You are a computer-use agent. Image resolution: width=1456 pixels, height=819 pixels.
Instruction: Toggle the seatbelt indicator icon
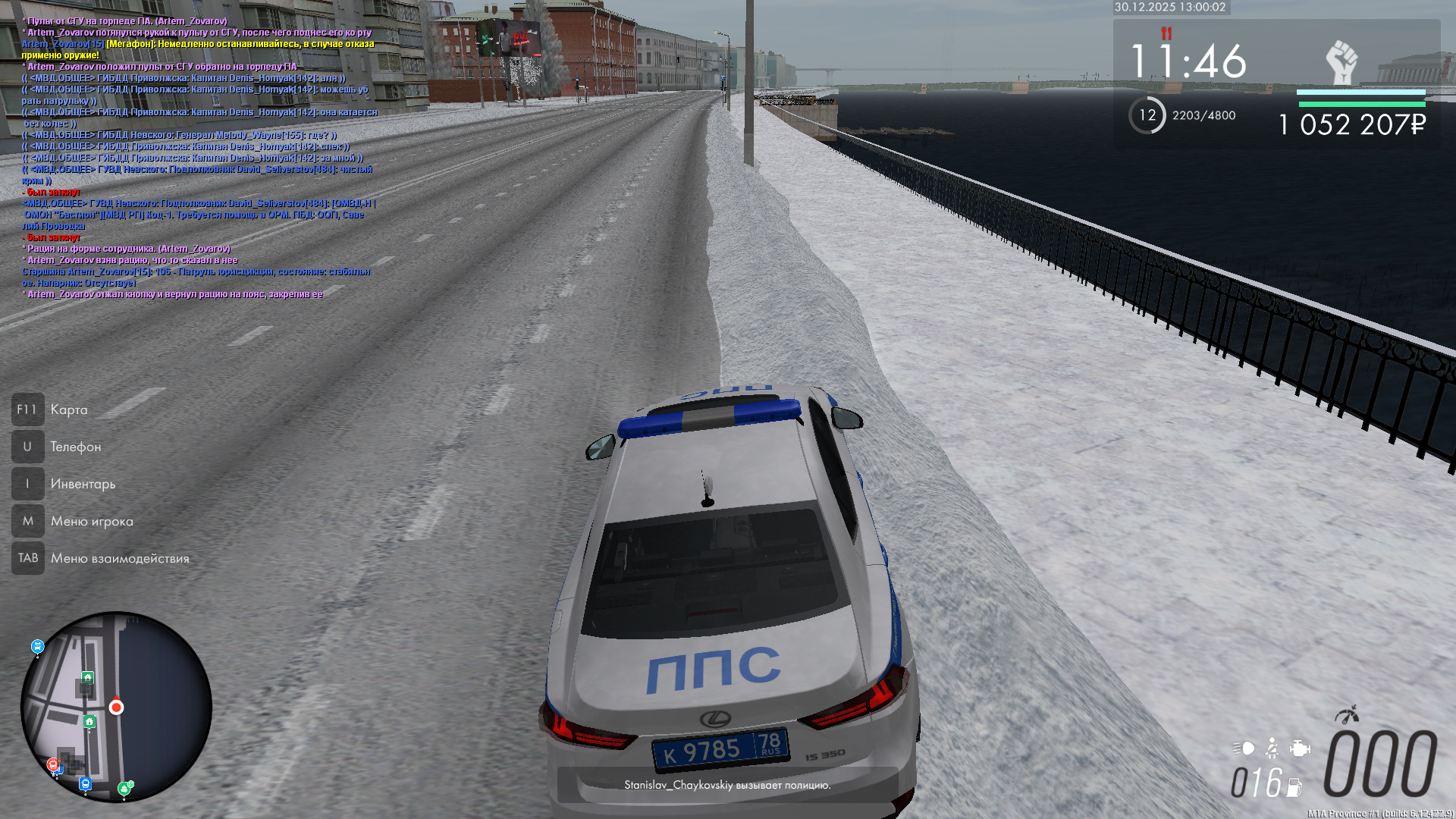[1272, 748]
